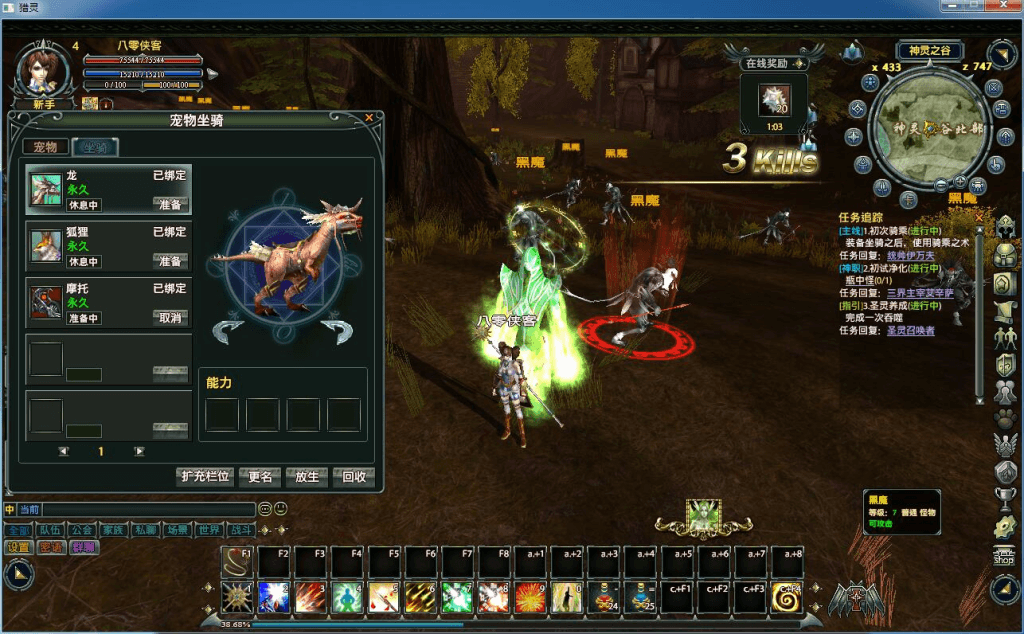Click 准备 for the 龙 mount

coord(169,204)
